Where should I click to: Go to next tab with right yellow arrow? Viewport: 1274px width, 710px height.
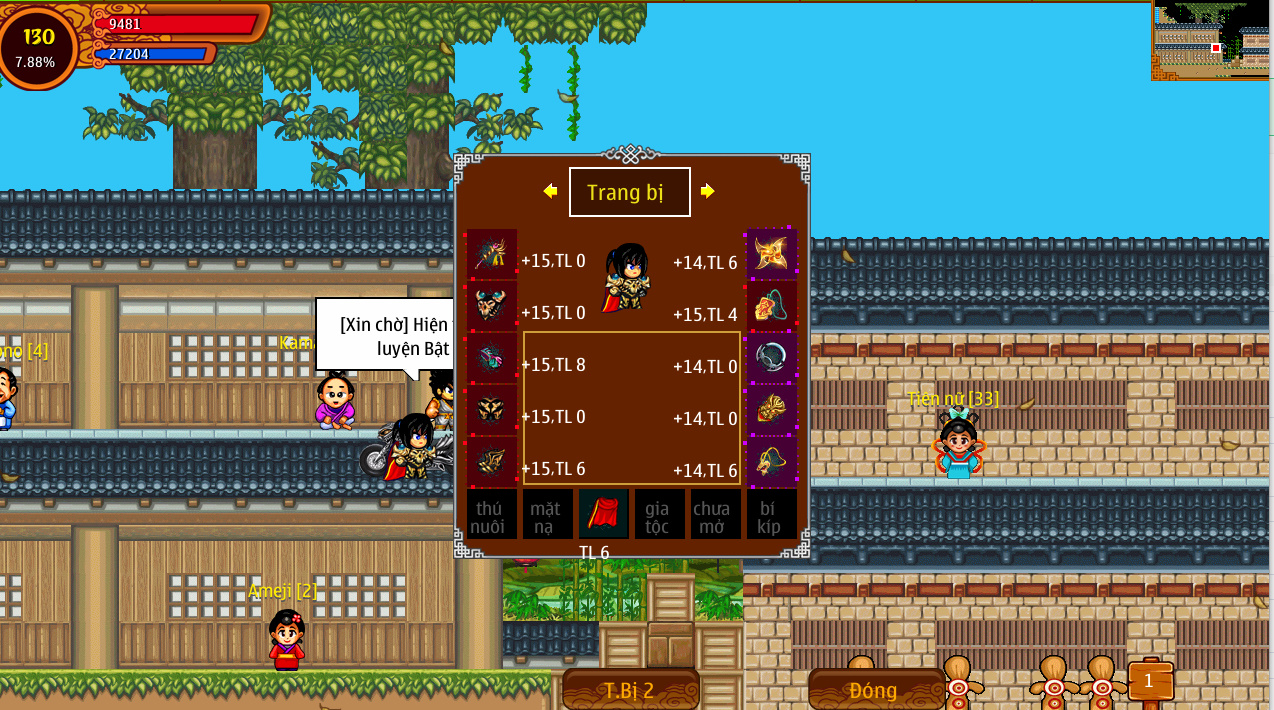708,191
